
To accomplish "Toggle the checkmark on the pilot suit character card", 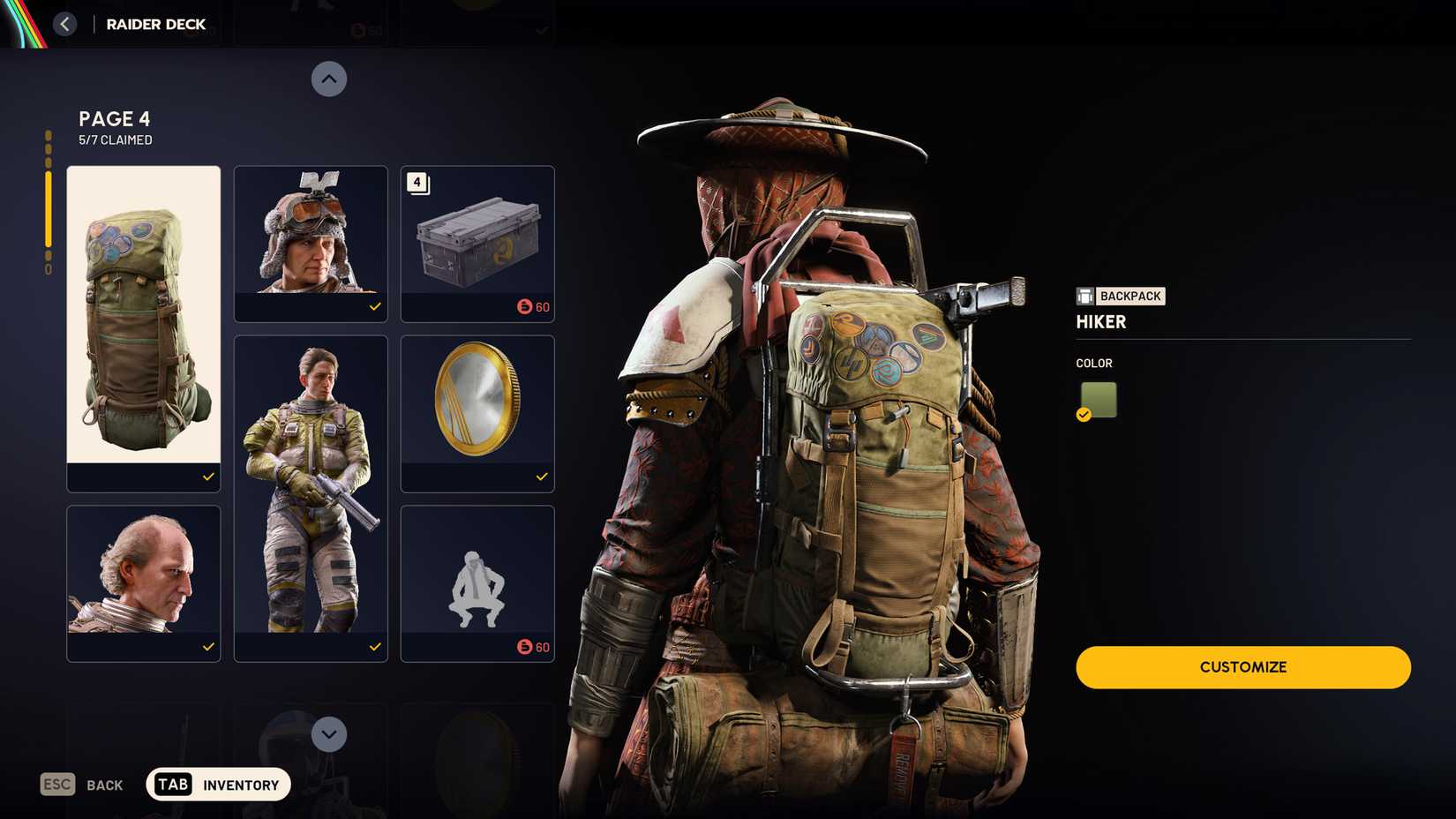I will point(375,646).
